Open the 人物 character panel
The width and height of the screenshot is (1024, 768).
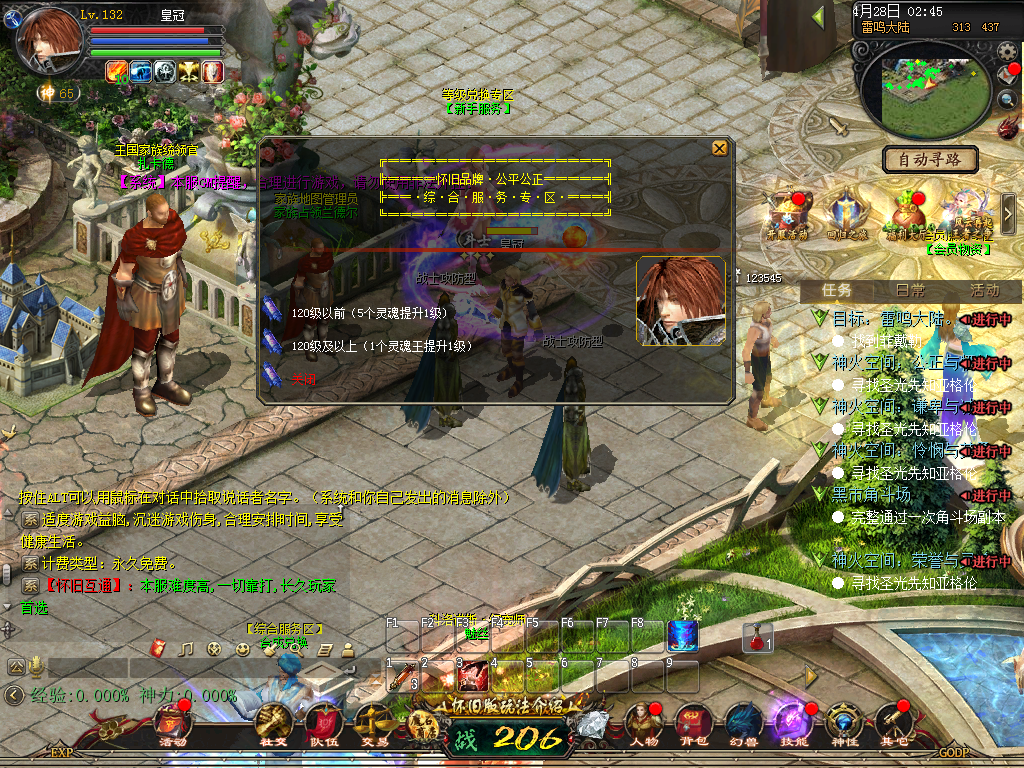pyautogui.click(x=641, y=724)
